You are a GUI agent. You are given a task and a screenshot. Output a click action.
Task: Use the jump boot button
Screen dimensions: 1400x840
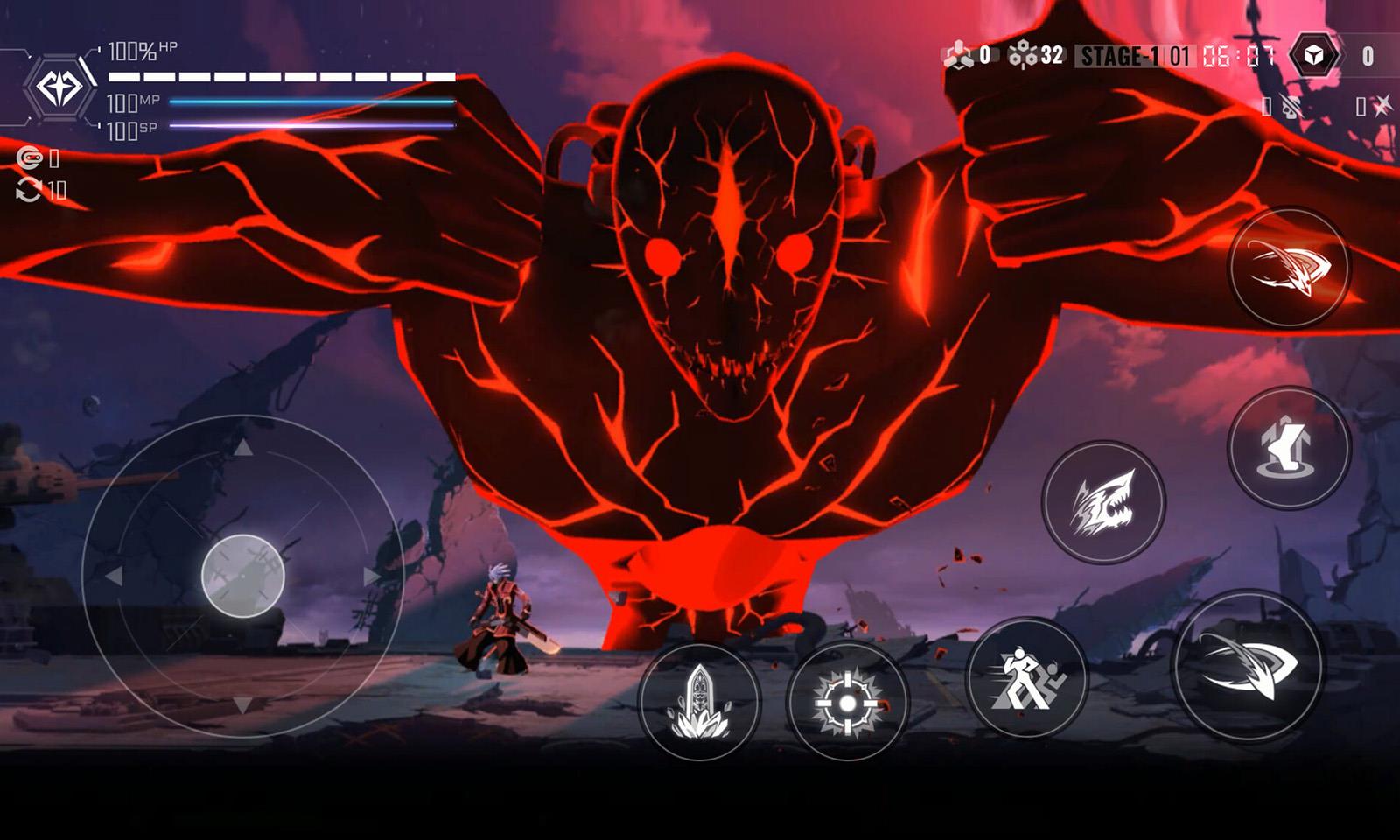coord(1289,447)
